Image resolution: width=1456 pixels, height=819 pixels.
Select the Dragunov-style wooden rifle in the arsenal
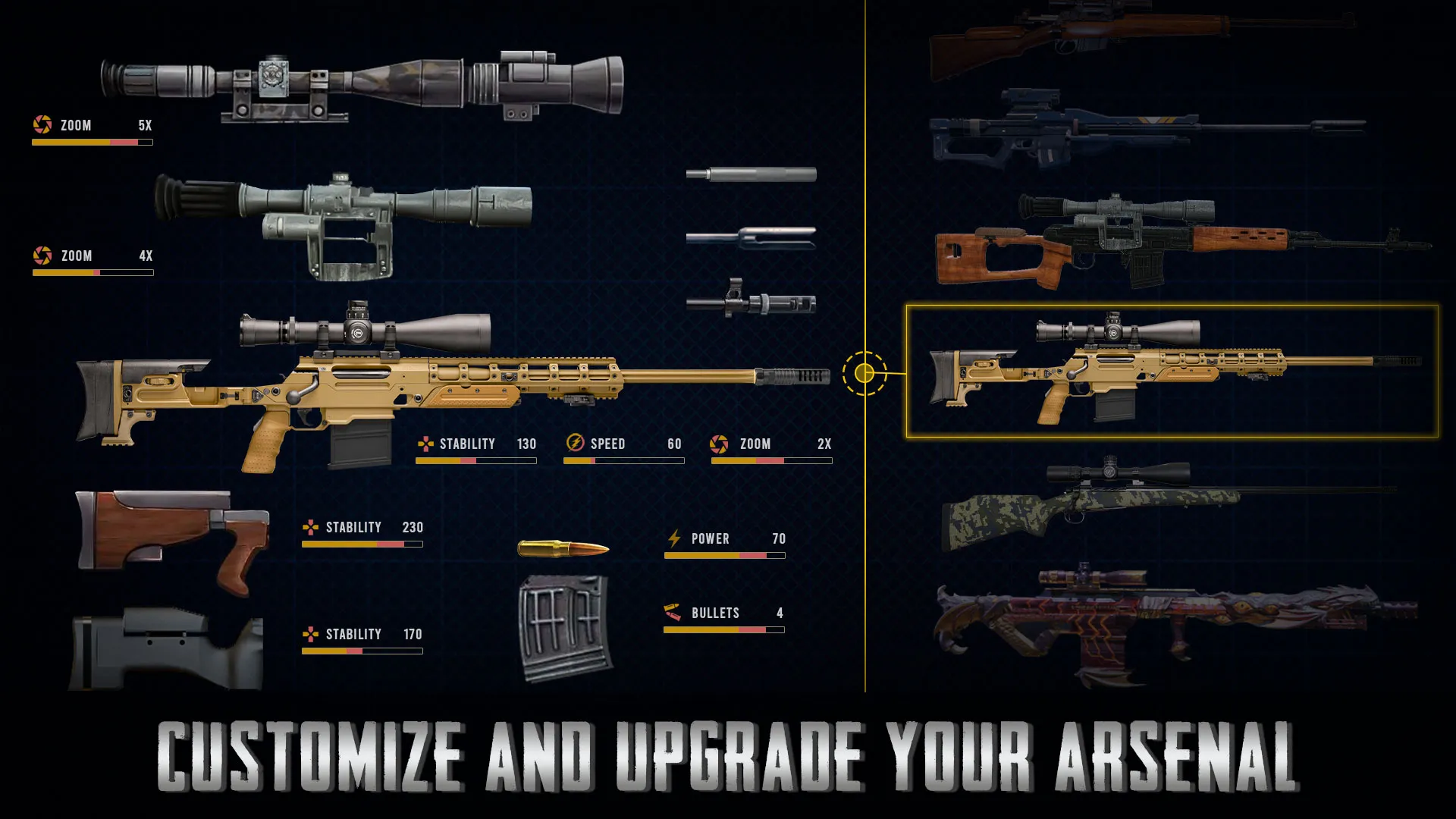1137,243
